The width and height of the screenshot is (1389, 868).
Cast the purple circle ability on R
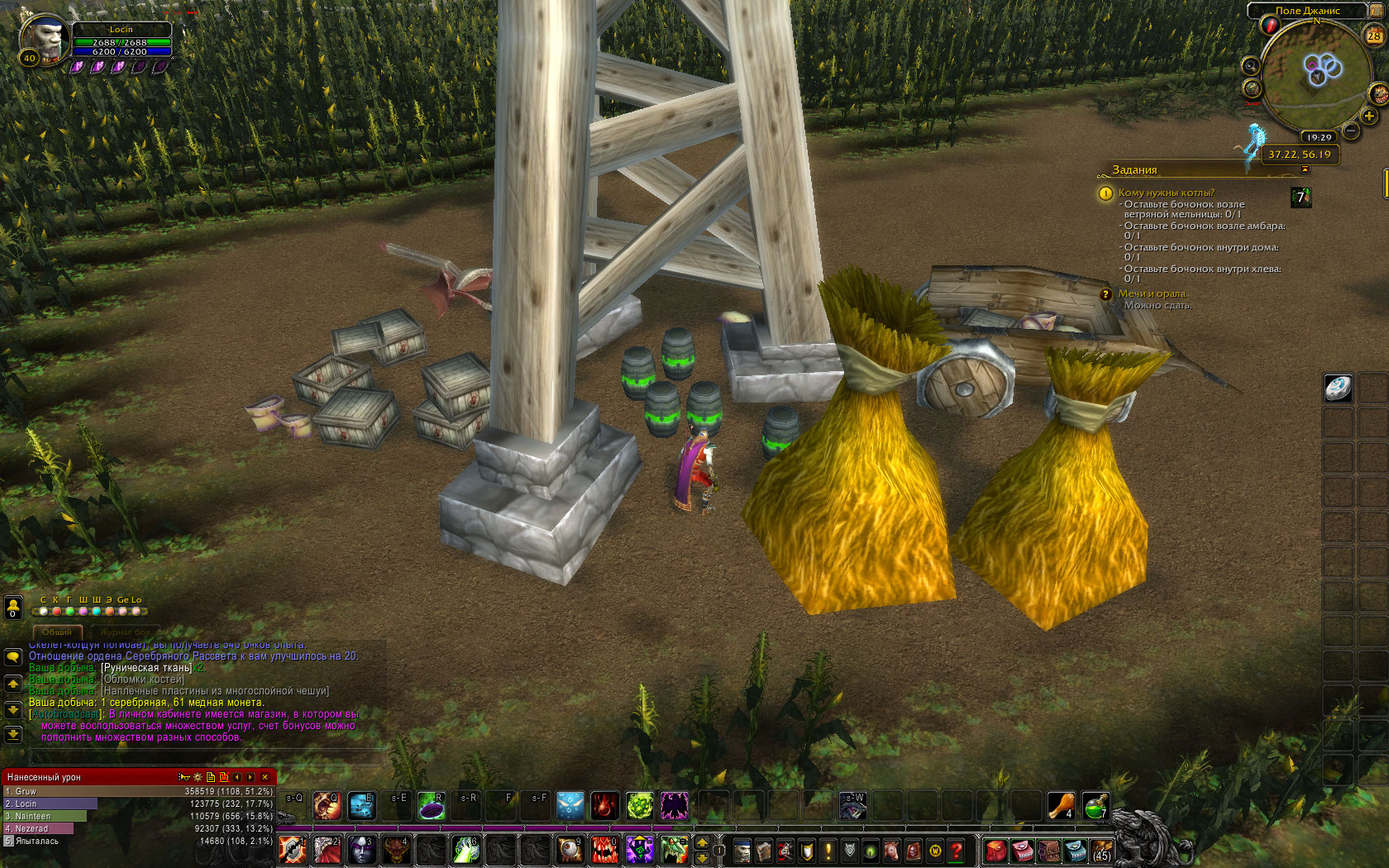(432, 806)
